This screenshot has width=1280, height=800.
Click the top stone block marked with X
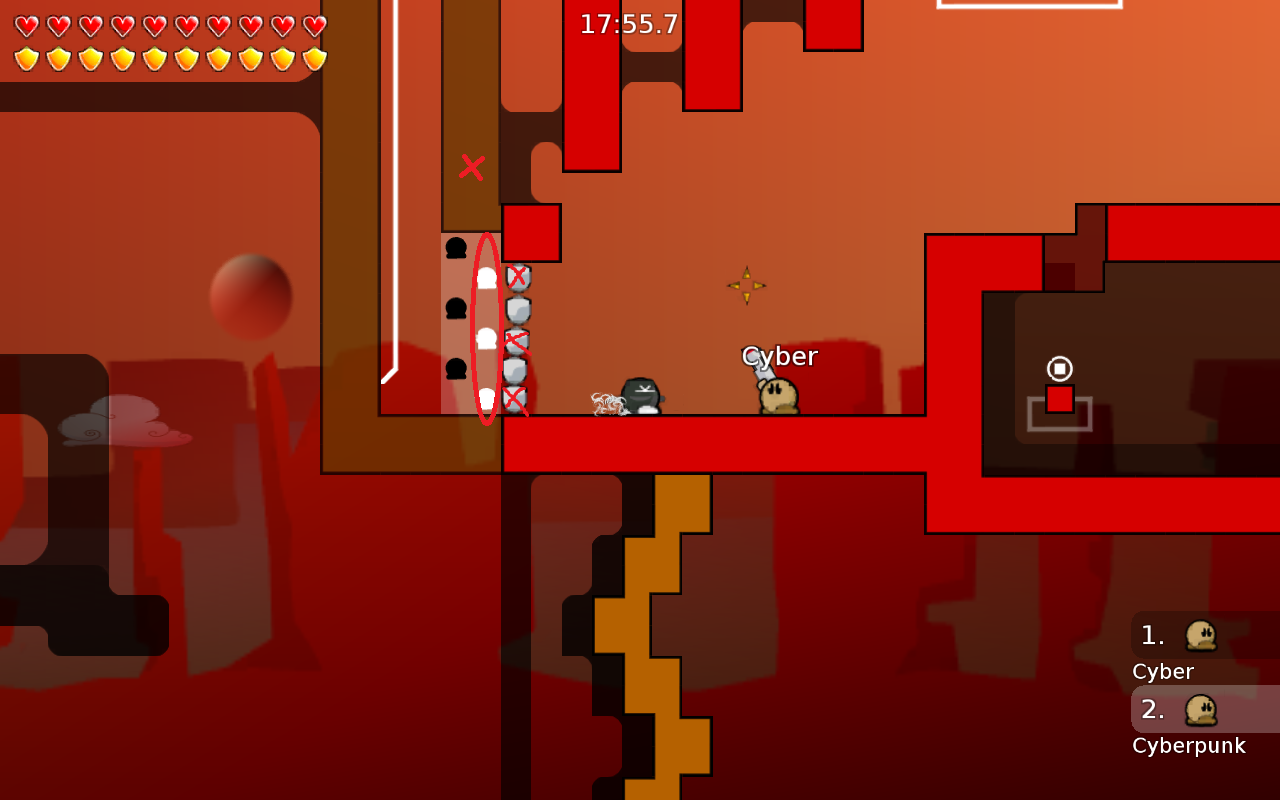point(519,277)
